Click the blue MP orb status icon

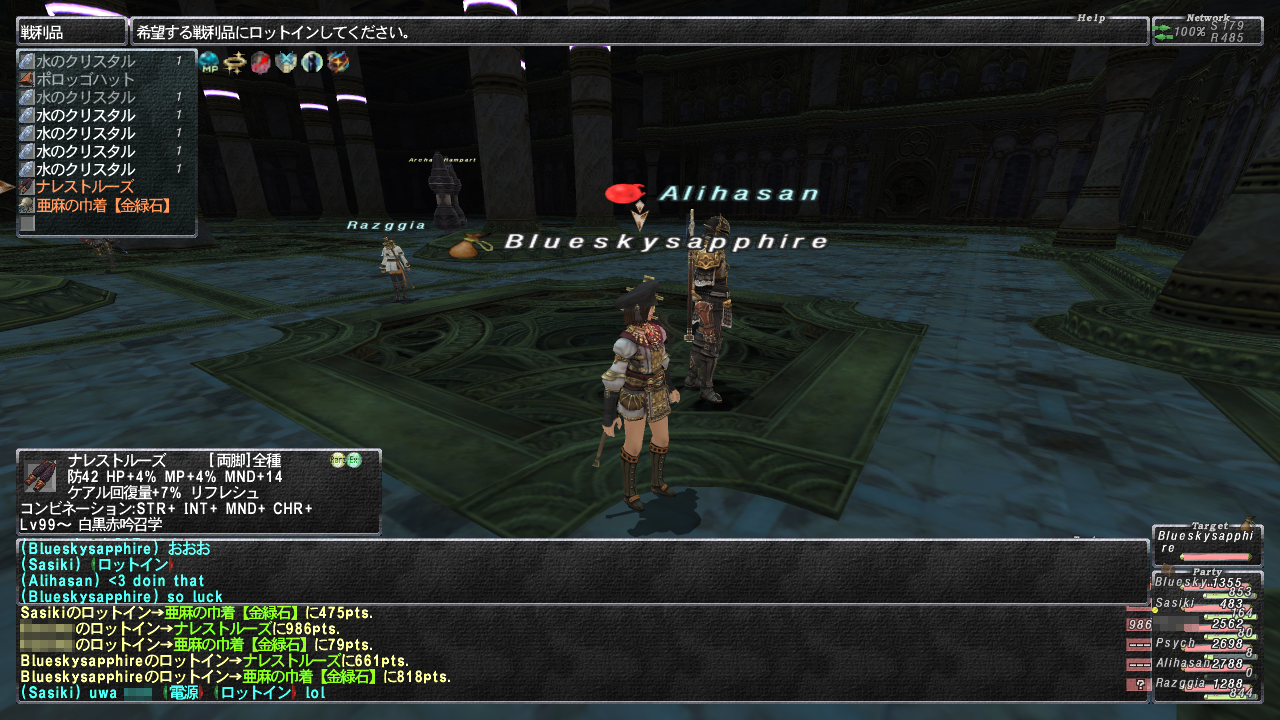coord(209,62)
